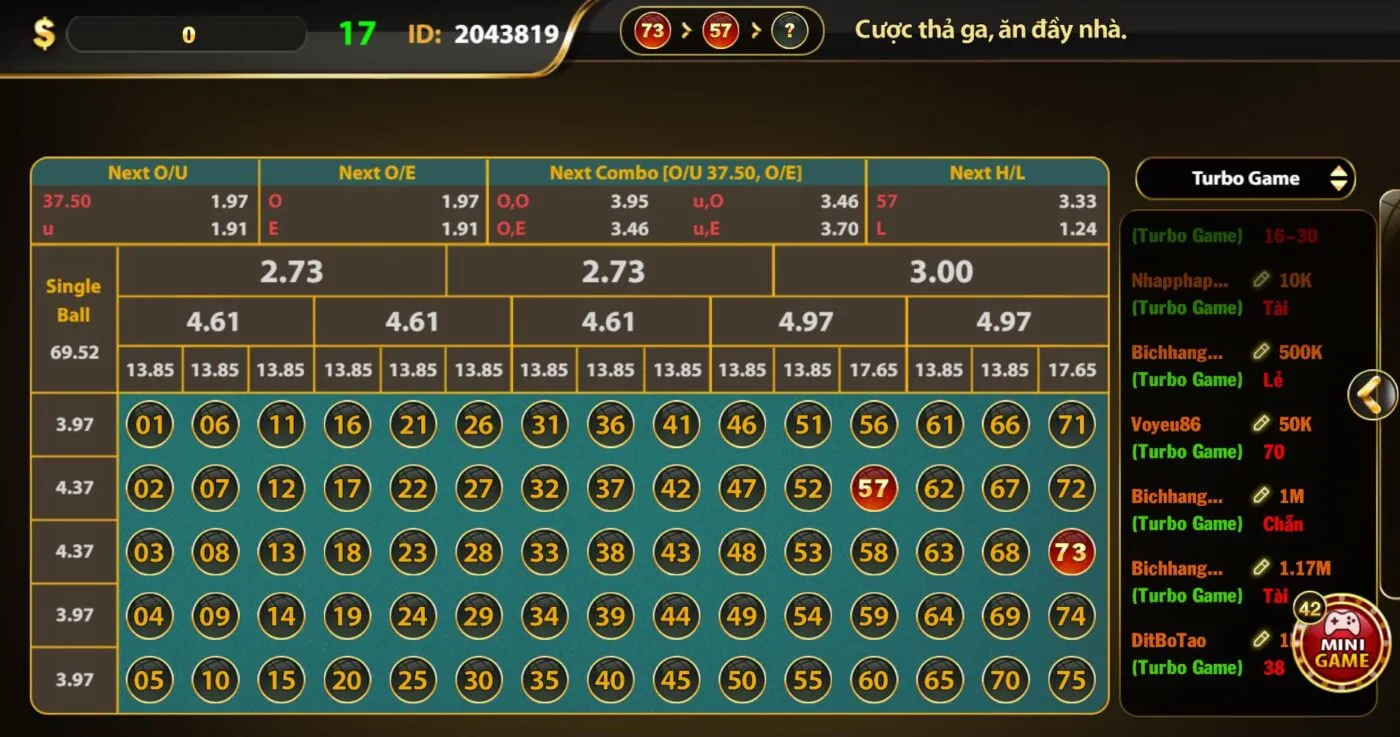Toggle the L bet at odds 1.24
Image resolution: width=1400 pixels, height=737 pixels.
(x=987, y=227)
